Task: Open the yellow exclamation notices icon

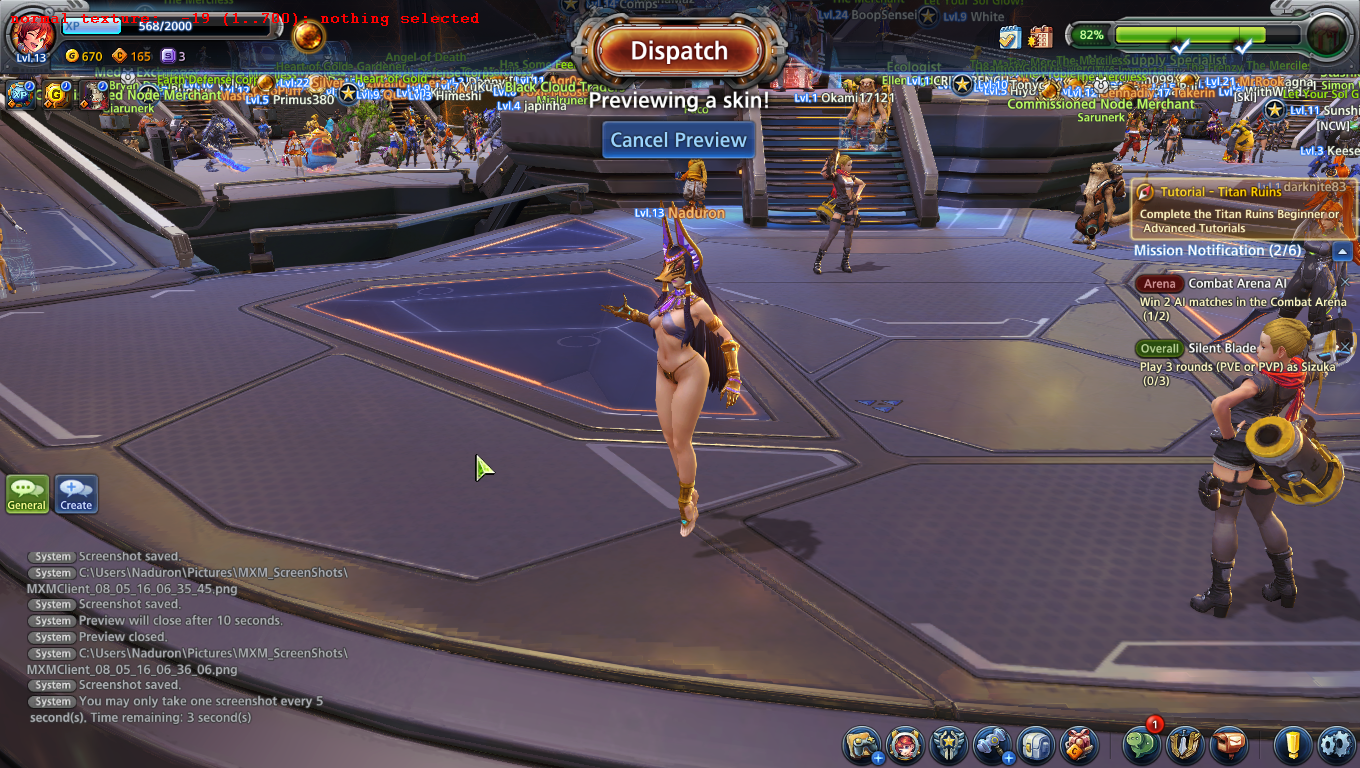Action: point(1292,745)
